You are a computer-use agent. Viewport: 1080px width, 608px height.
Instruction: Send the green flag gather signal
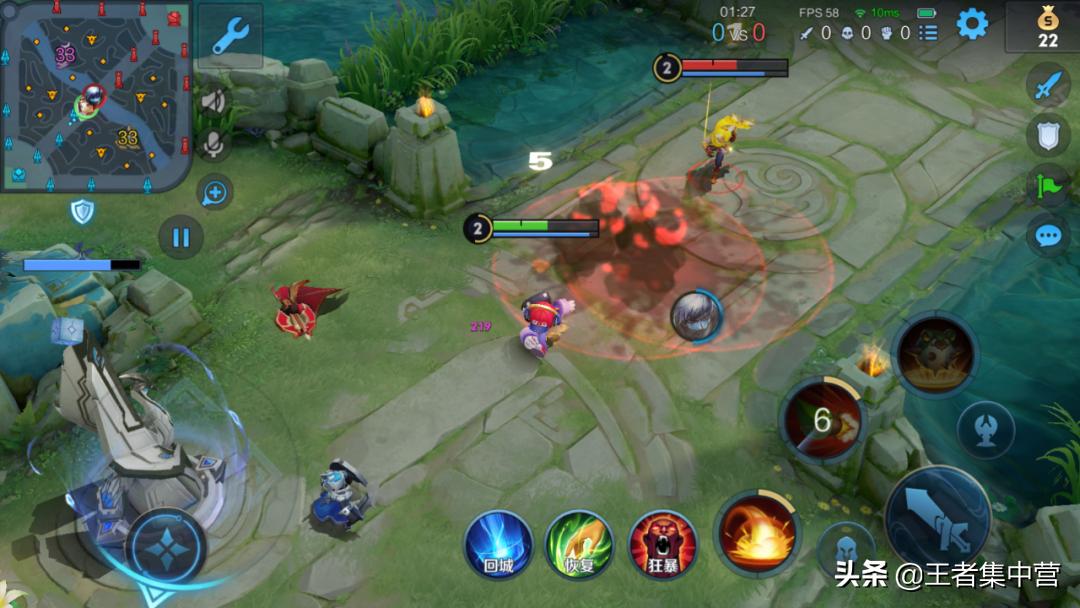[x=1047, y=185]
